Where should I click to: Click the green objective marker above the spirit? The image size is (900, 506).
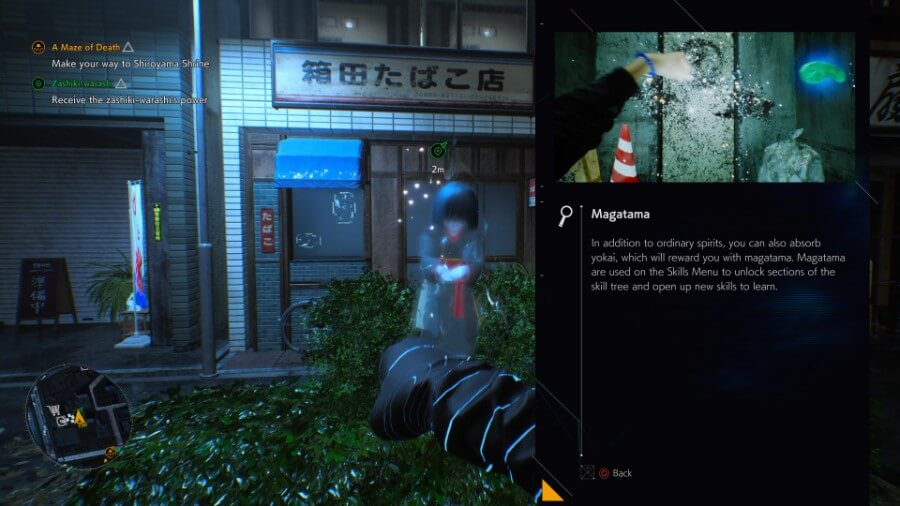(438, 151)
